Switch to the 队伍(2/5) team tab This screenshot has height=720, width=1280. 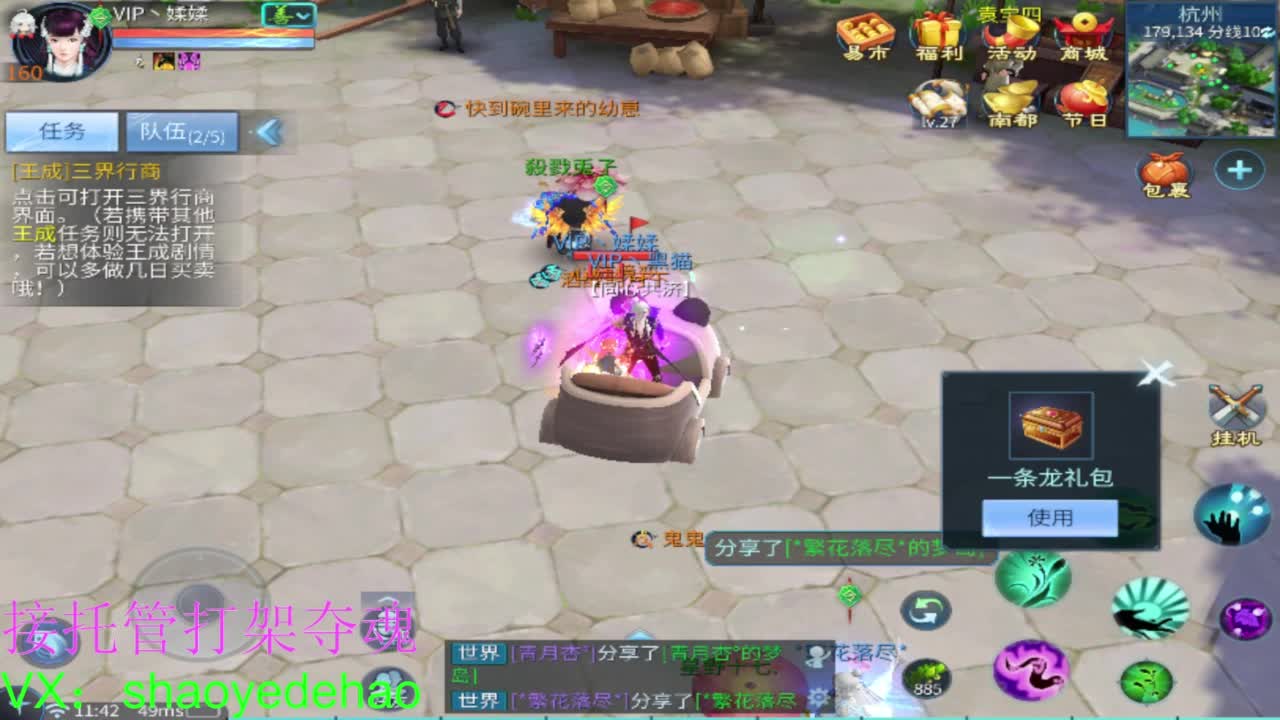[180, 131]
